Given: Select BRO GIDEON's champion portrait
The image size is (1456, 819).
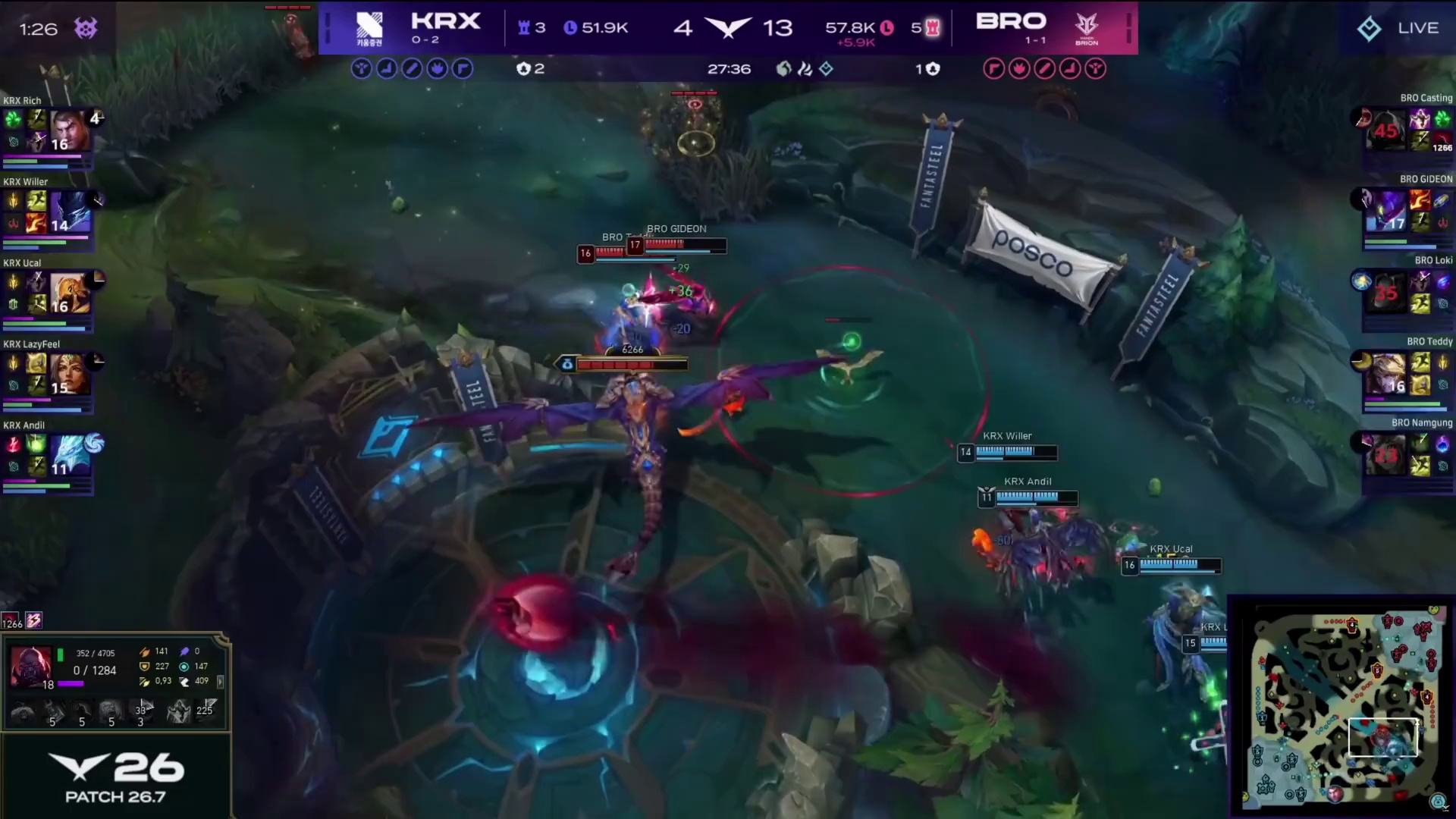Looking at the screenshot, I should click(x=1385, y=212).
